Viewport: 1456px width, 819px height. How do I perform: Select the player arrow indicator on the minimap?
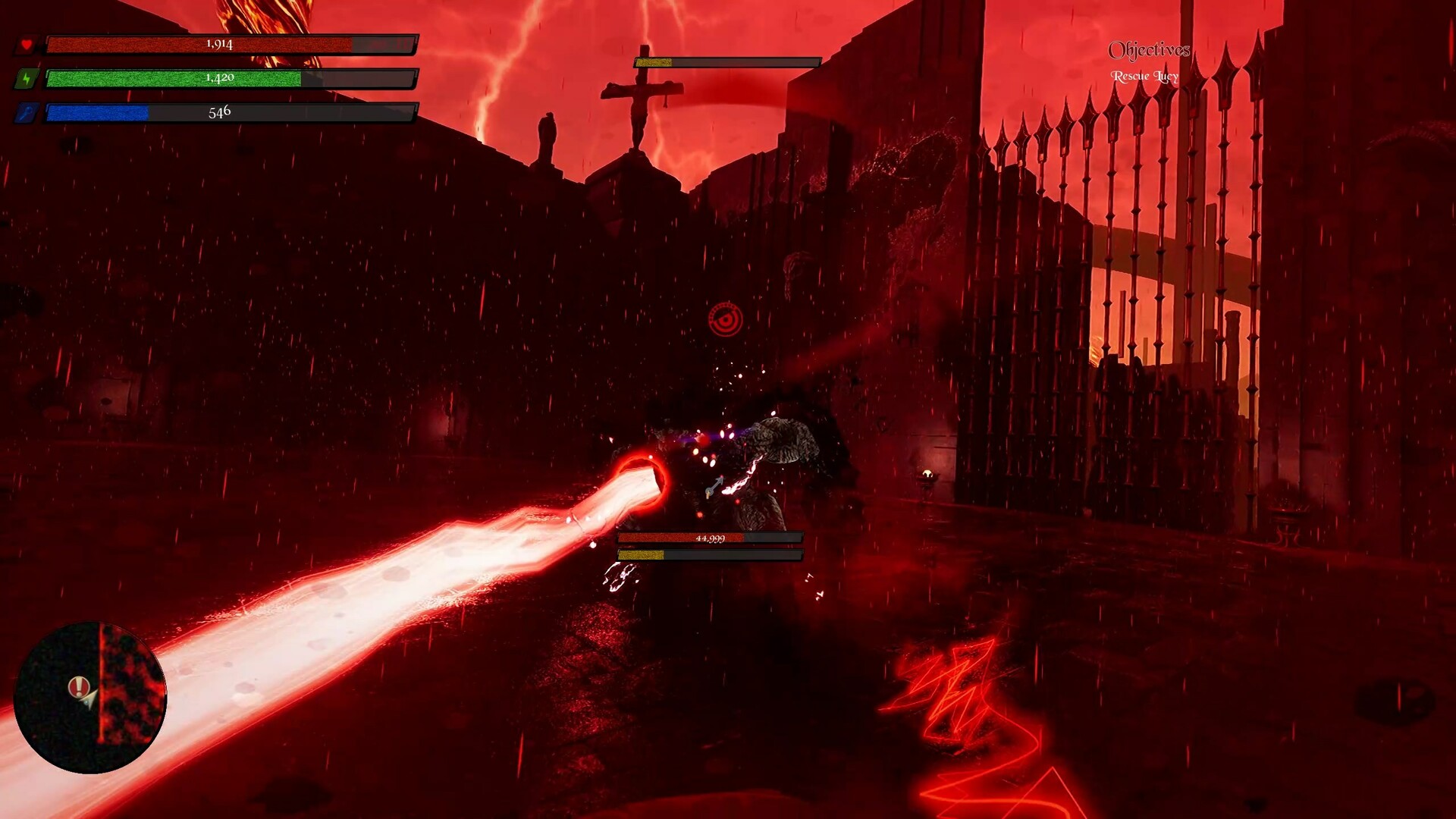pyautogui.click(x=89, y=701)
